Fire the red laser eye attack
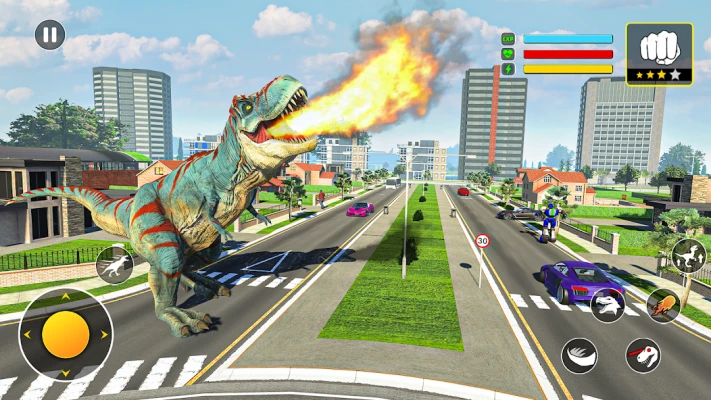 [x=642, y=354]
